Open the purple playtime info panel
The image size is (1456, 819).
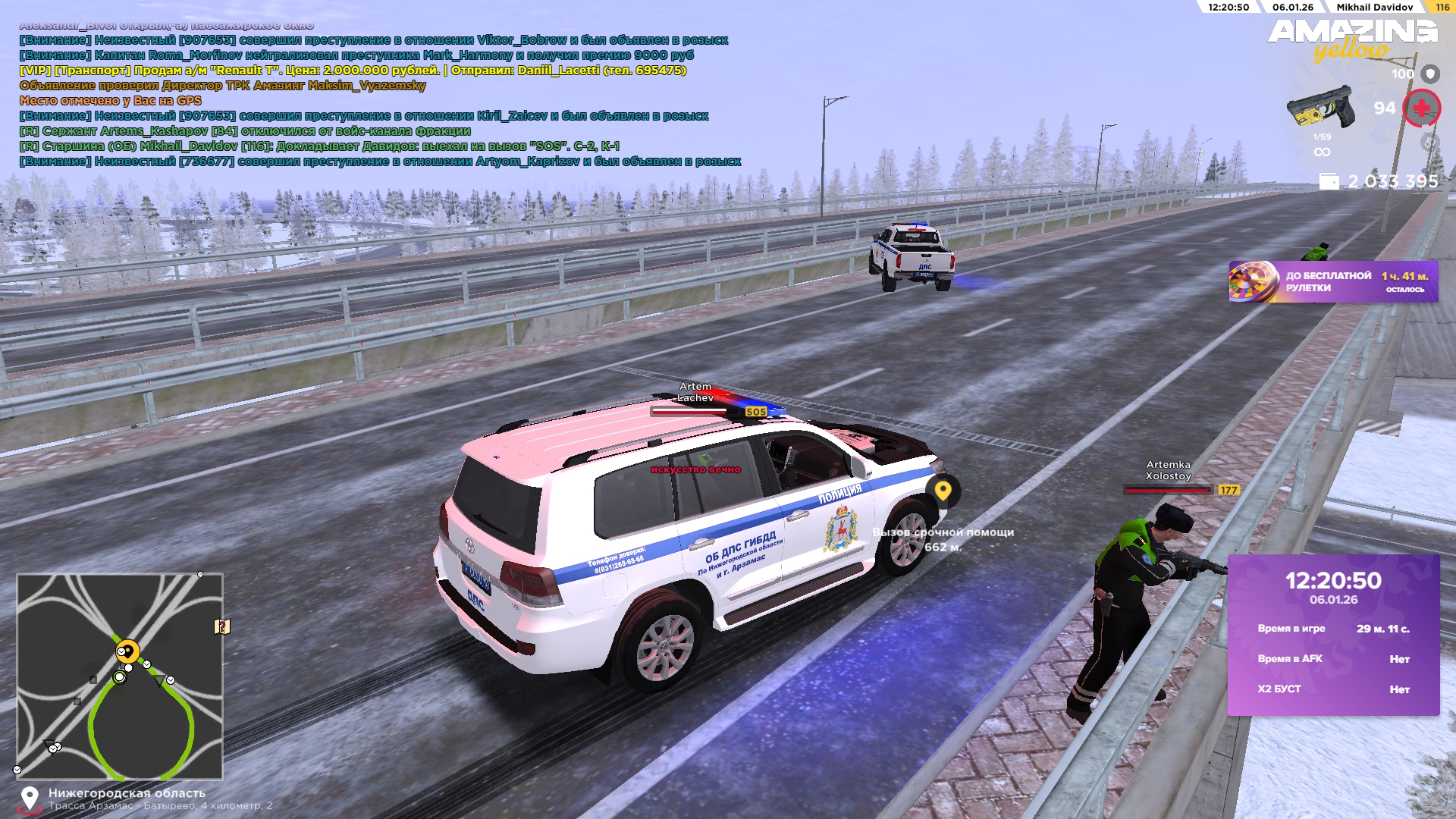click(x=1333, y=635)
